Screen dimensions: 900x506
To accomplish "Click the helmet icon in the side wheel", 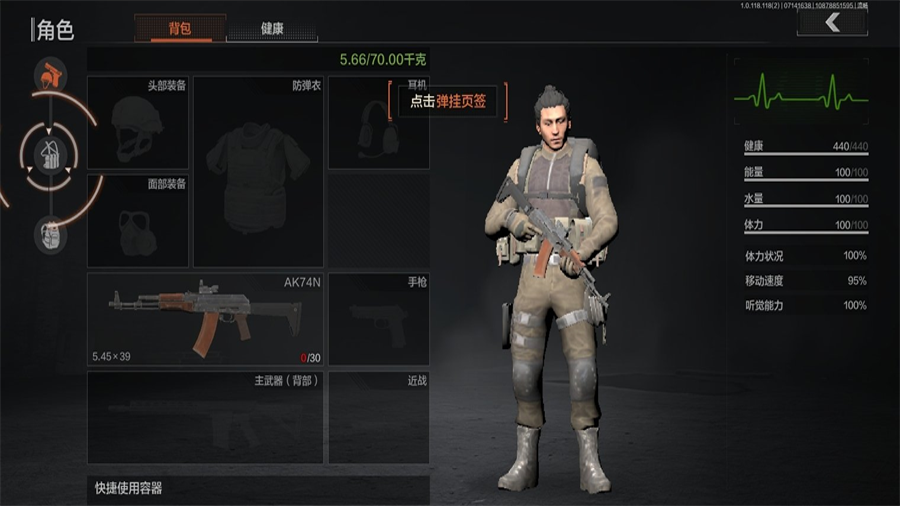I will click(x=50, y=75).
